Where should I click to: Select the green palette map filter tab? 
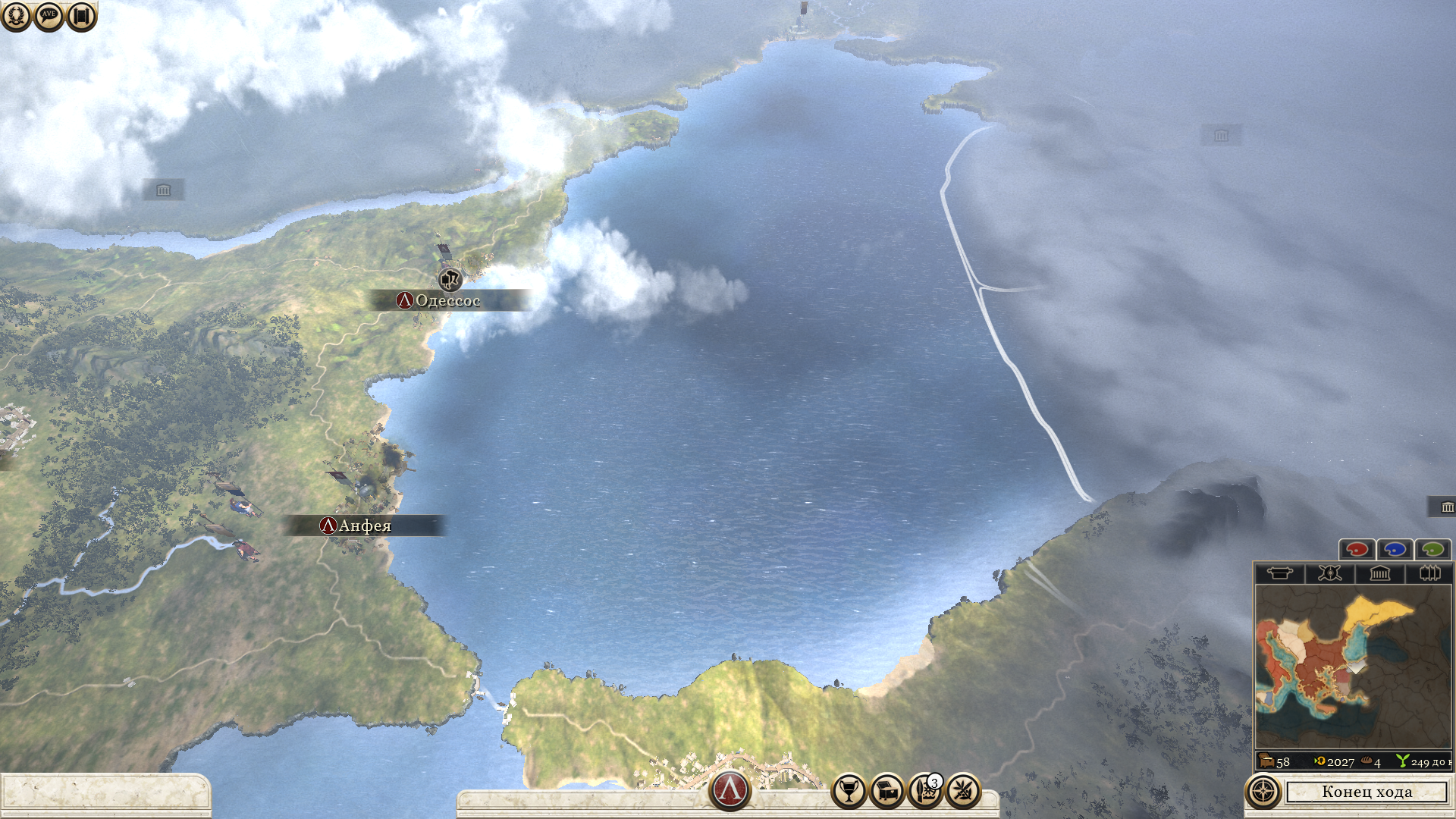click(1432, 549)
